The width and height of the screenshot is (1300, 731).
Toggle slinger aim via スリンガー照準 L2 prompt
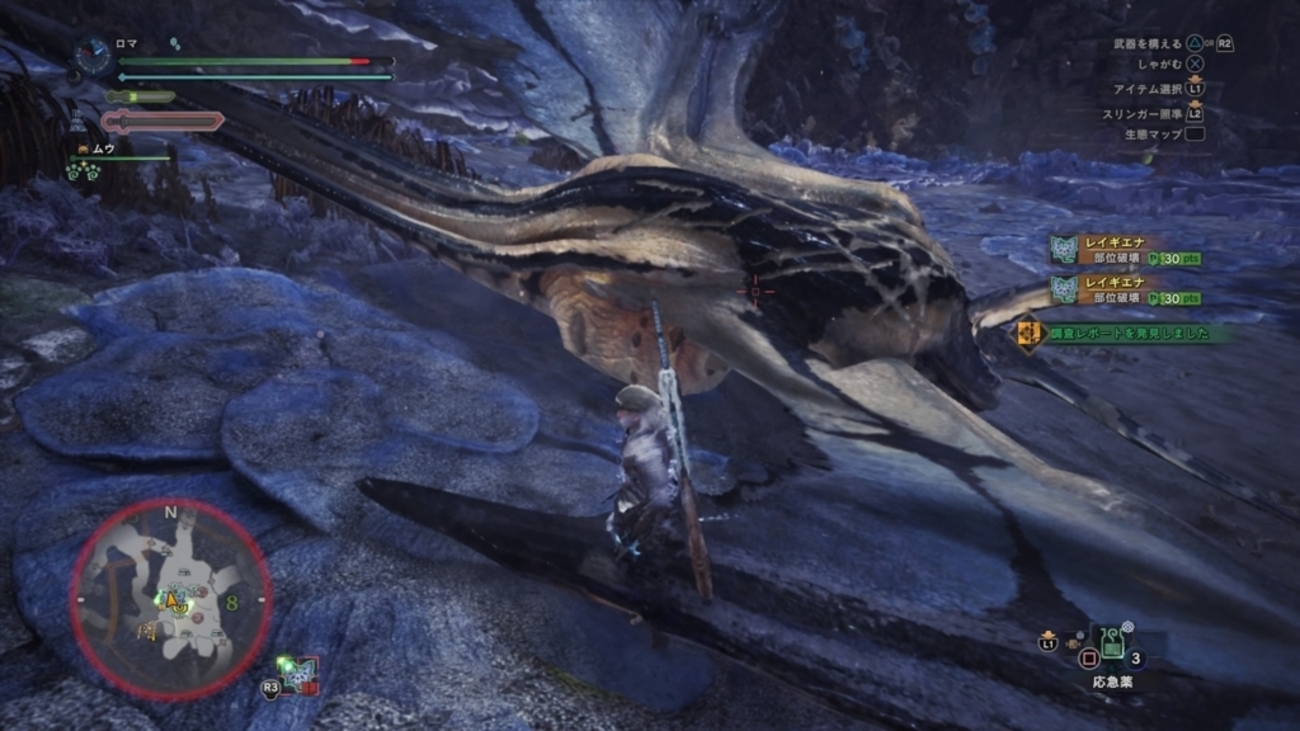coord(1195,113)
